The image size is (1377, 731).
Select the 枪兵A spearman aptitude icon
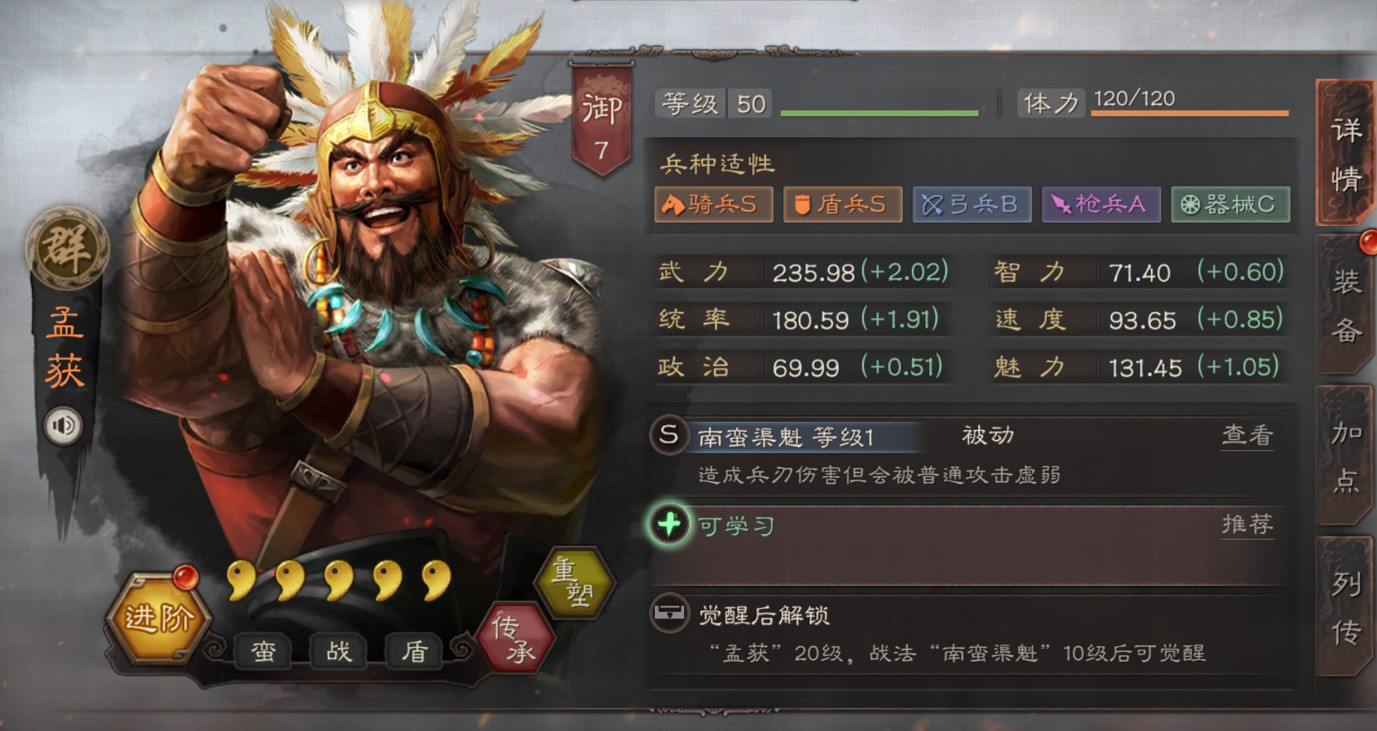tap(1100, 203)
